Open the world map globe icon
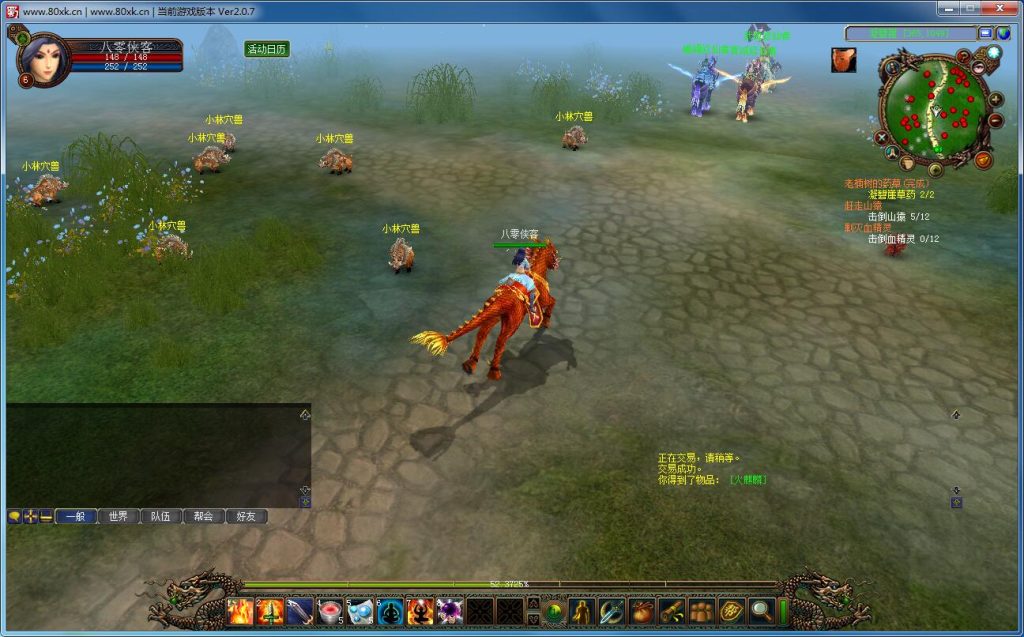The height and width of the screenshot is (637, 1024). click(1003, 33)
